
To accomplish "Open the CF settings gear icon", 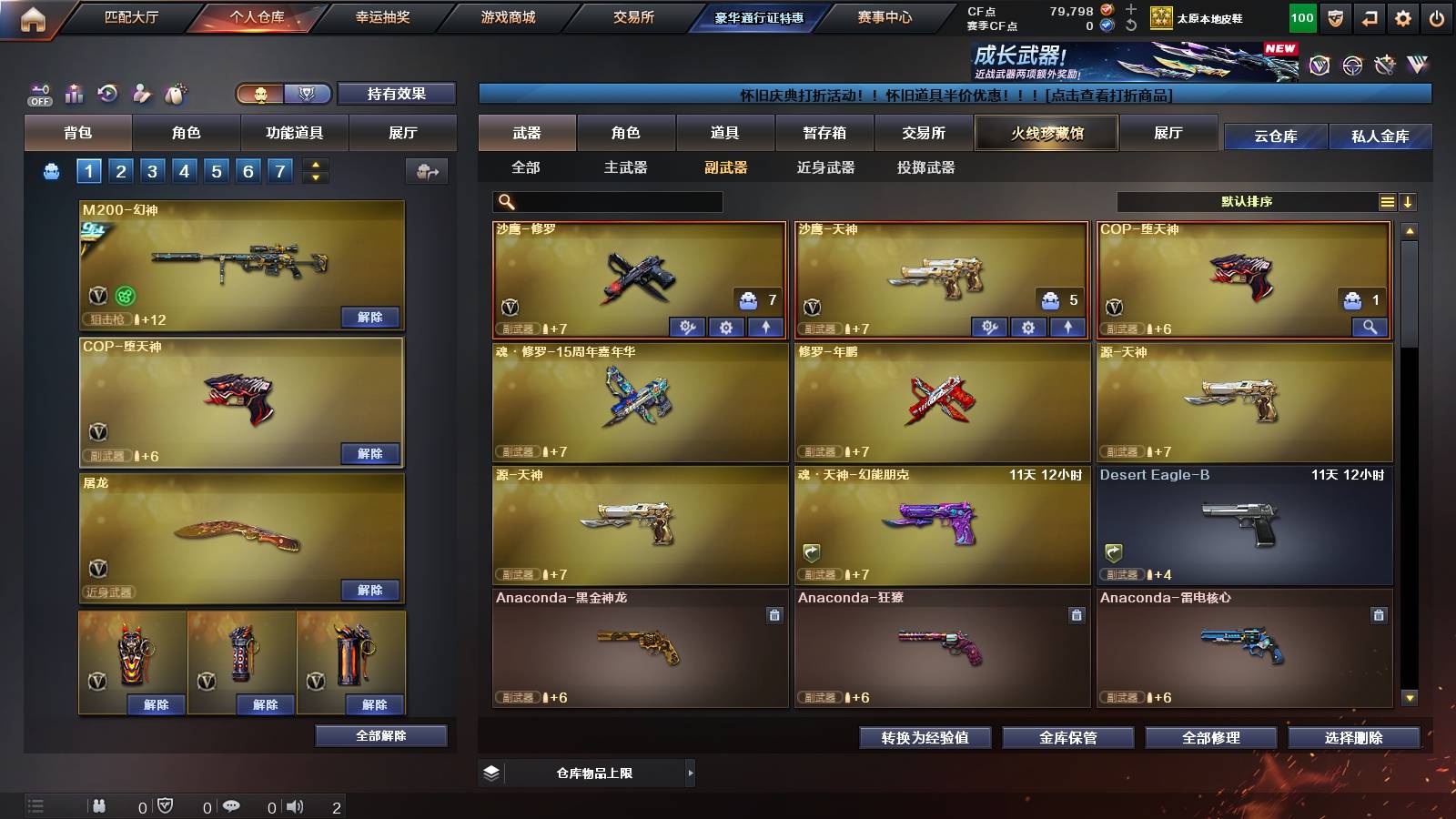I will (x=1401, y=16).
